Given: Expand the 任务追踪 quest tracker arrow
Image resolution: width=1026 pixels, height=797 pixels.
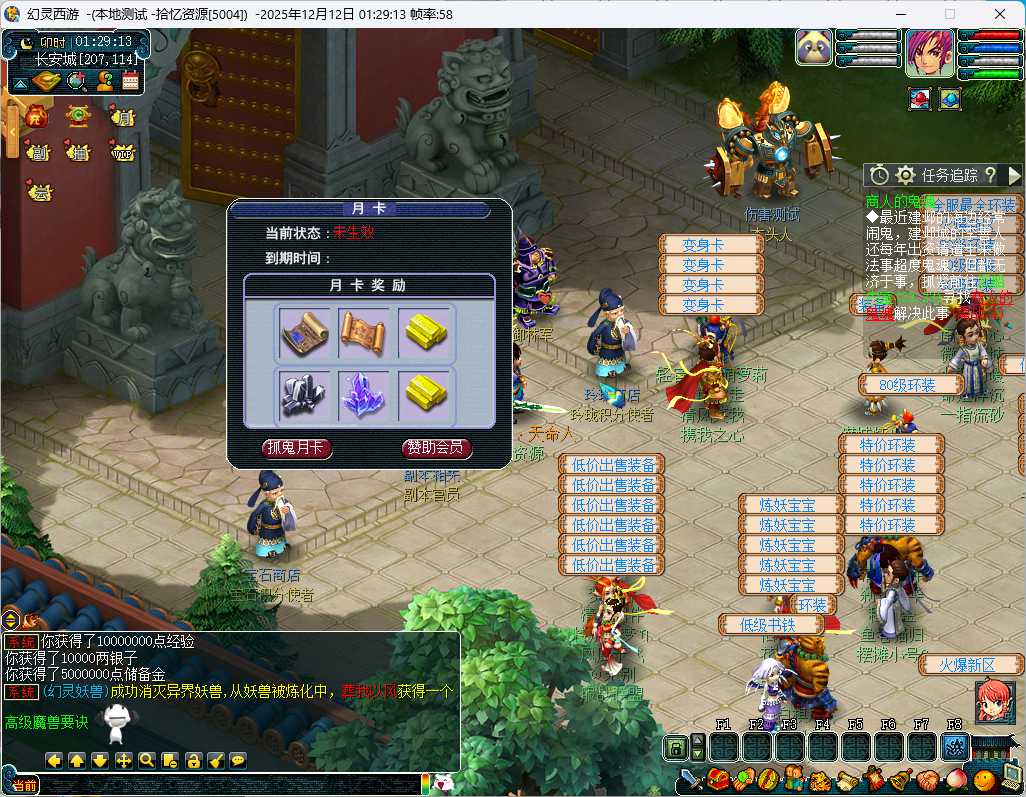Looking at the screenshot, I should point(1014,175).
